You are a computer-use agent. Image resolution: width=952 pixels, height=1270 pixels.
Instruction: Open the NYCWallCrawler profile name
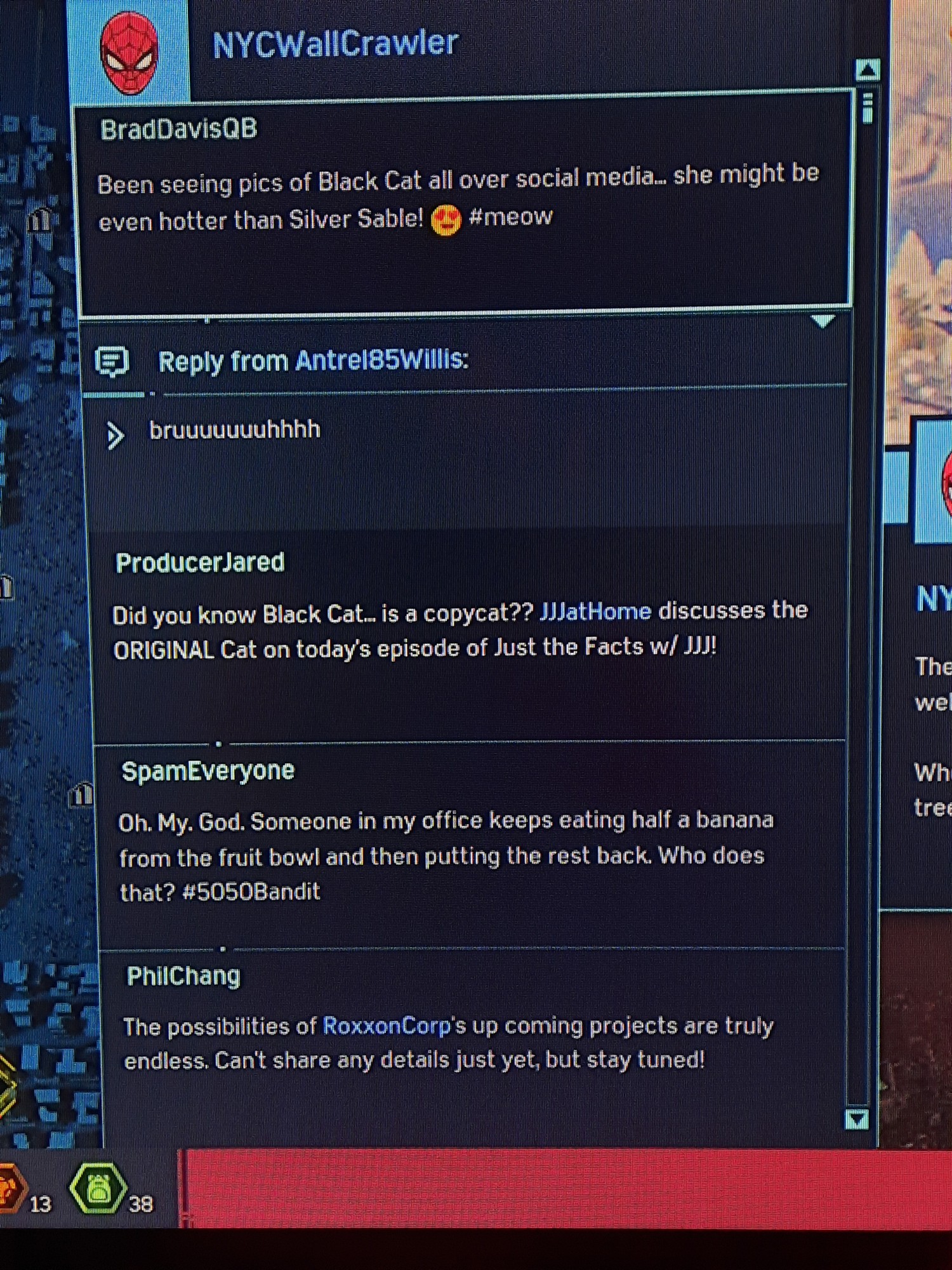[335, 44]
